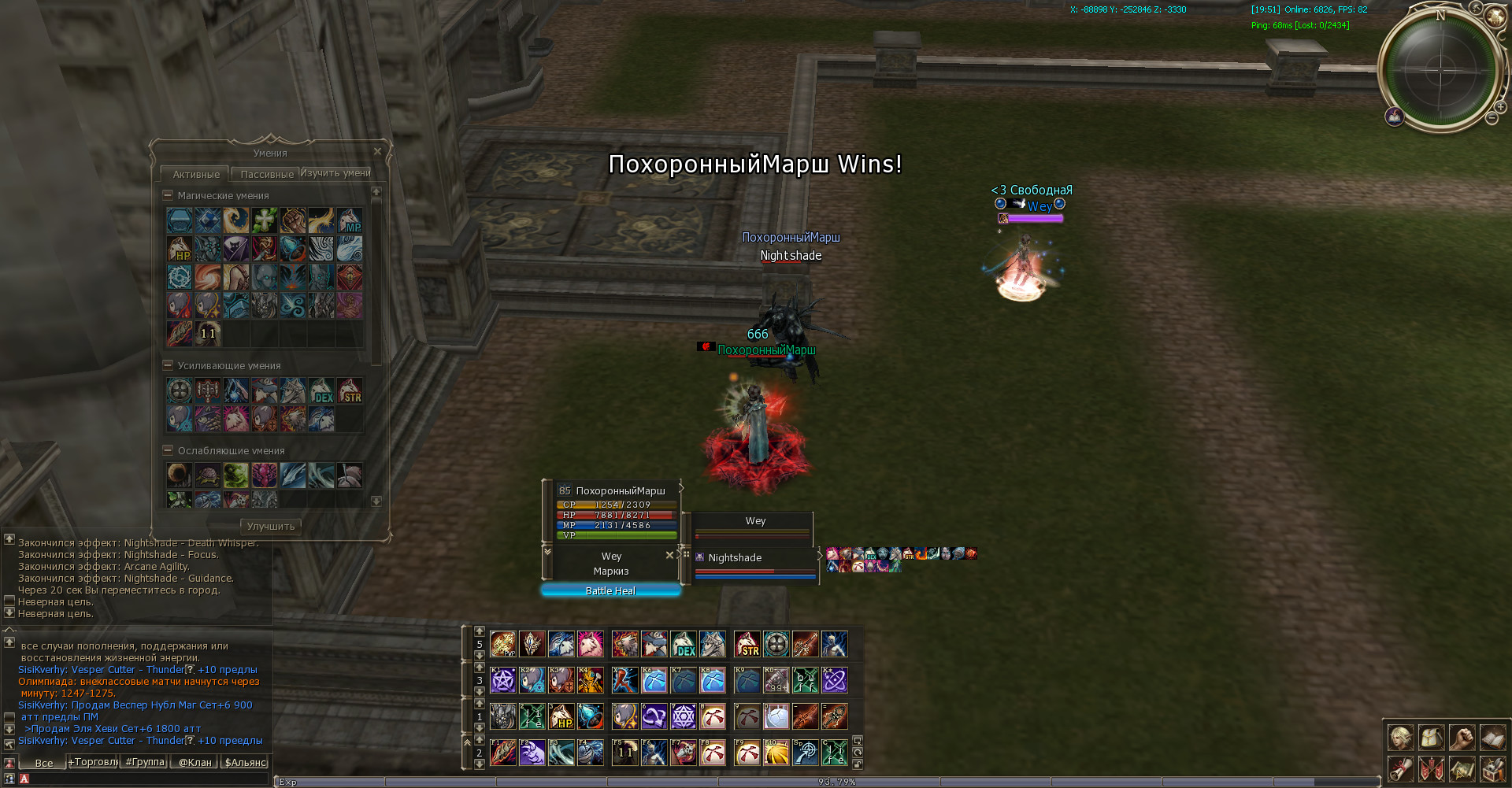Image resolution: width=1512 pixels, height=788 pixels.
Task: Activate the K1 pentagram skill
Action: click(x=503, y=680)
